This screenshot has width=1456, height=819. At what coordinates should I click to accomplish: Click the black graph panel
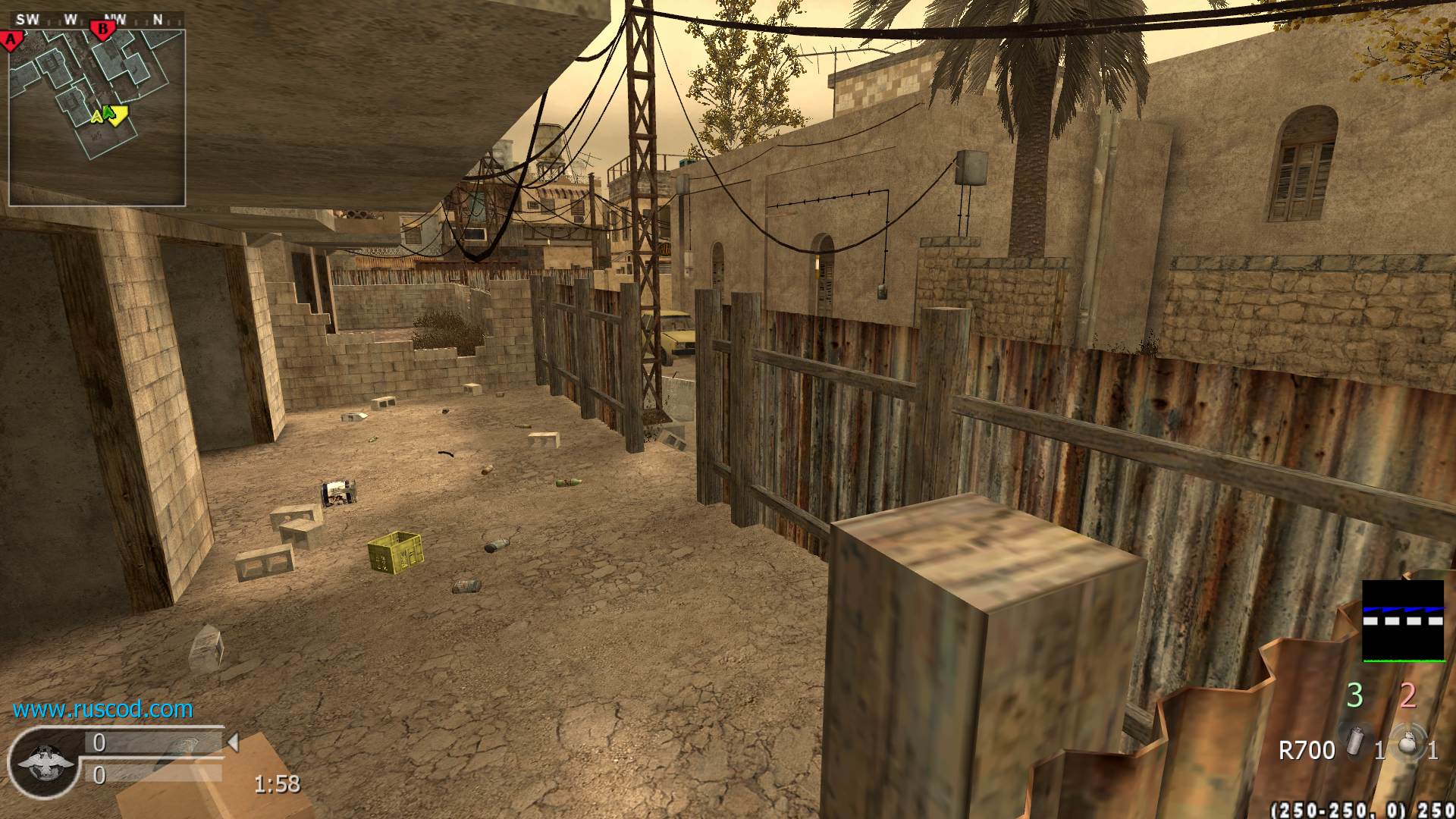(1403, 621)
